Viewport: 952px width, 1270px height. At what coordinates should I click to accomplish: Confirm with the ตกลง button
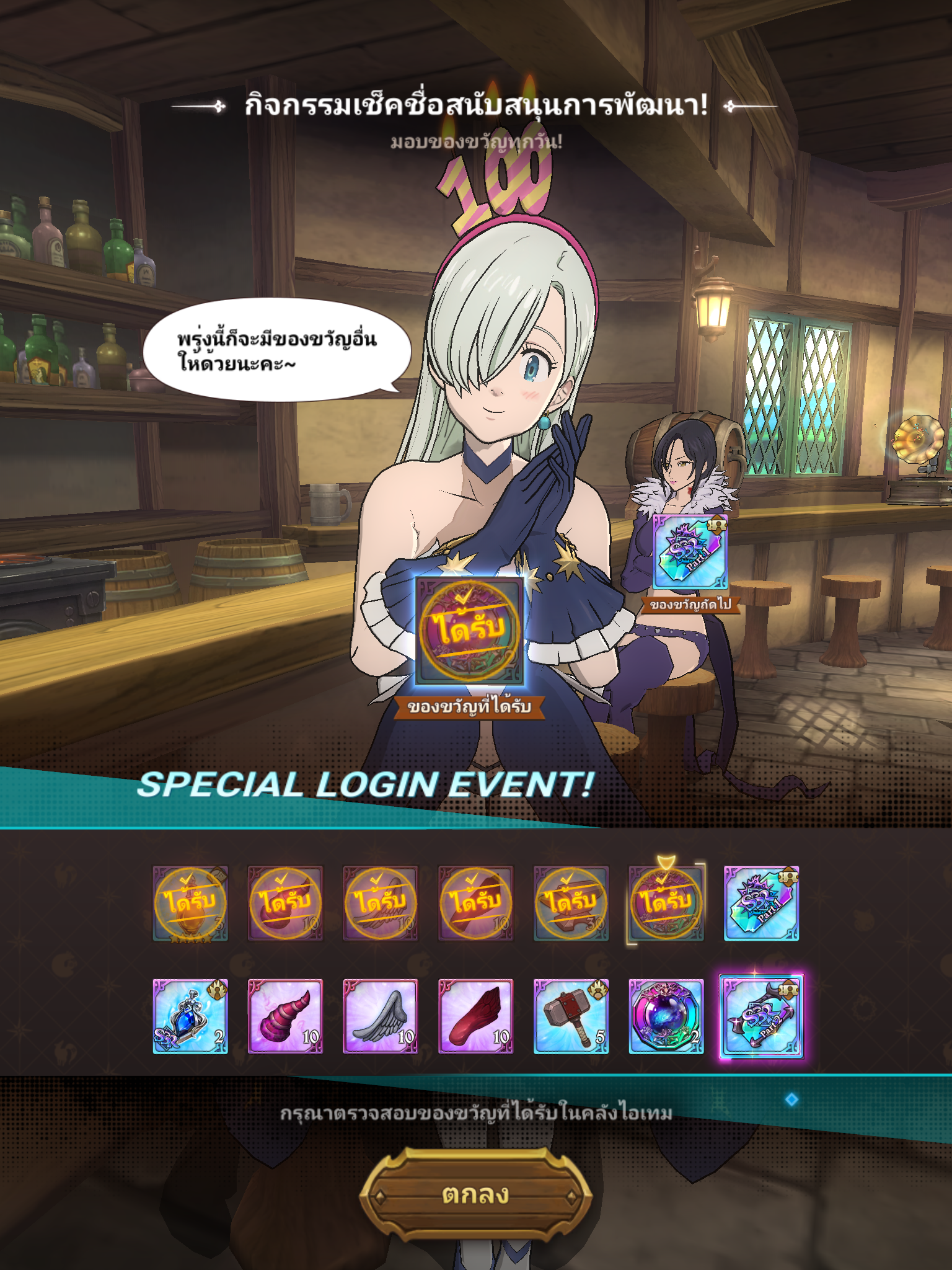(475, 1194)
